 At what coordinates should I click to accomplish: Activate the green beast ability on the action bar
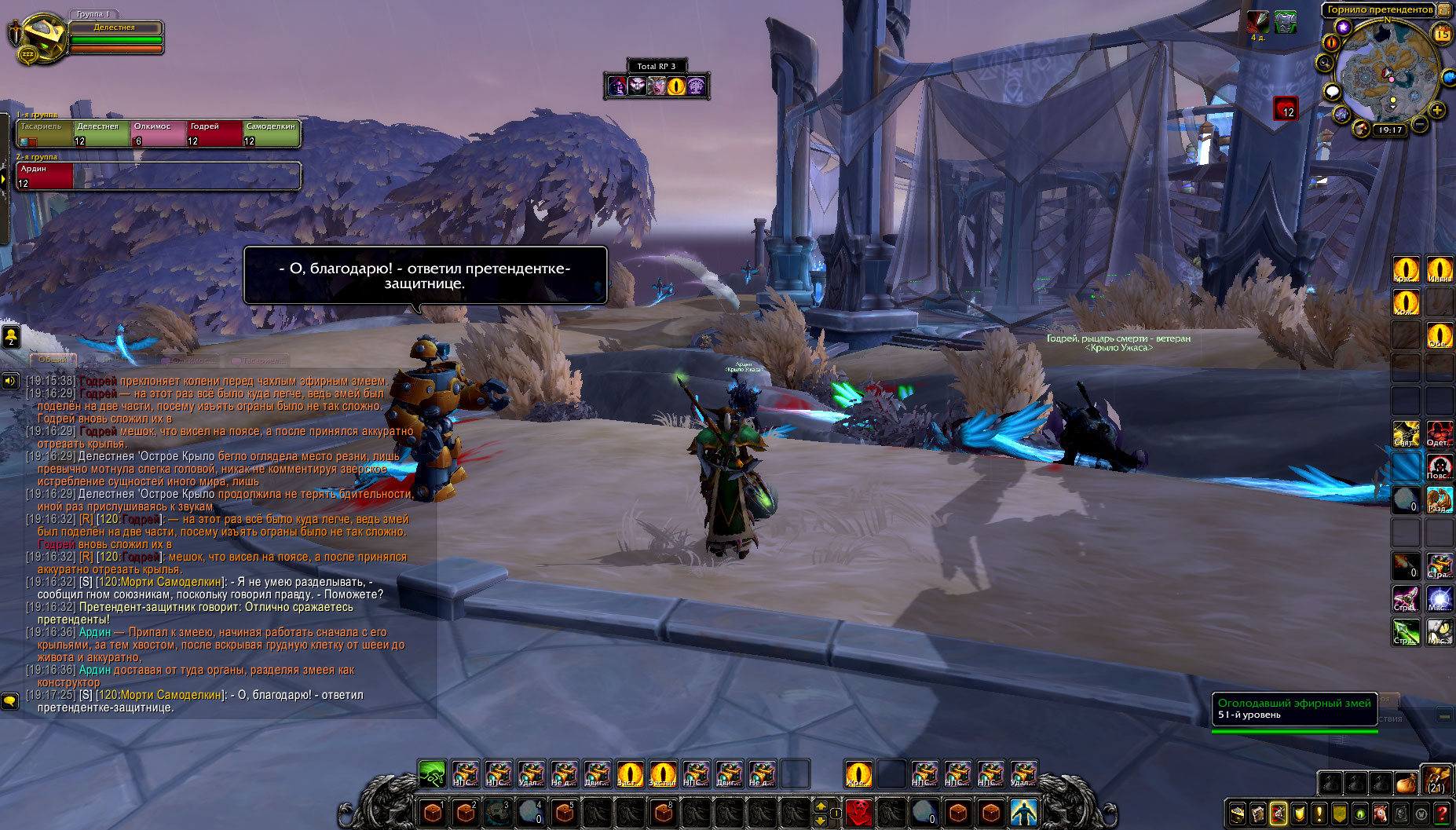tap(432, 774)
